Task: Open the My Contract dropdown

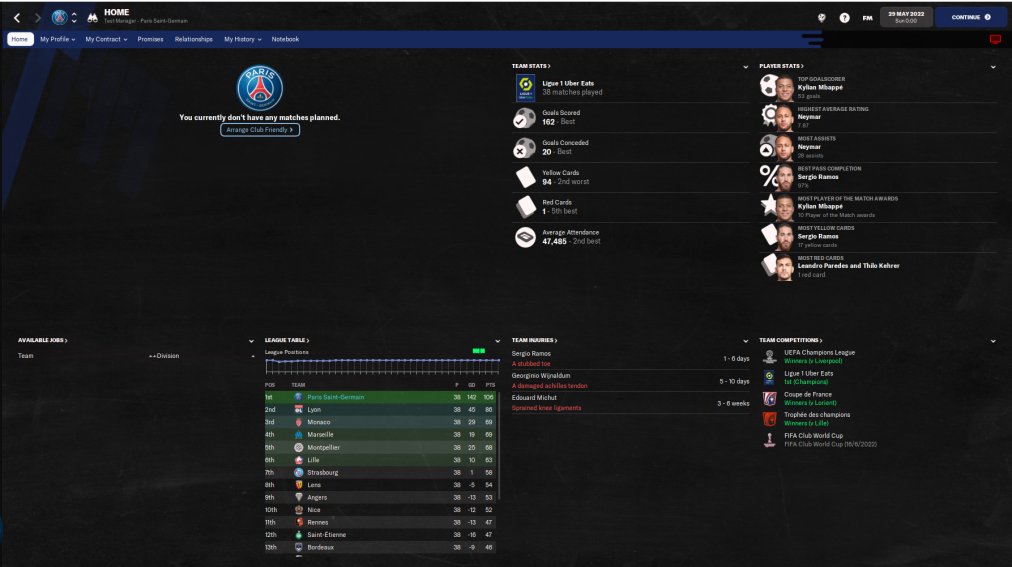Action: pos(106,39)
